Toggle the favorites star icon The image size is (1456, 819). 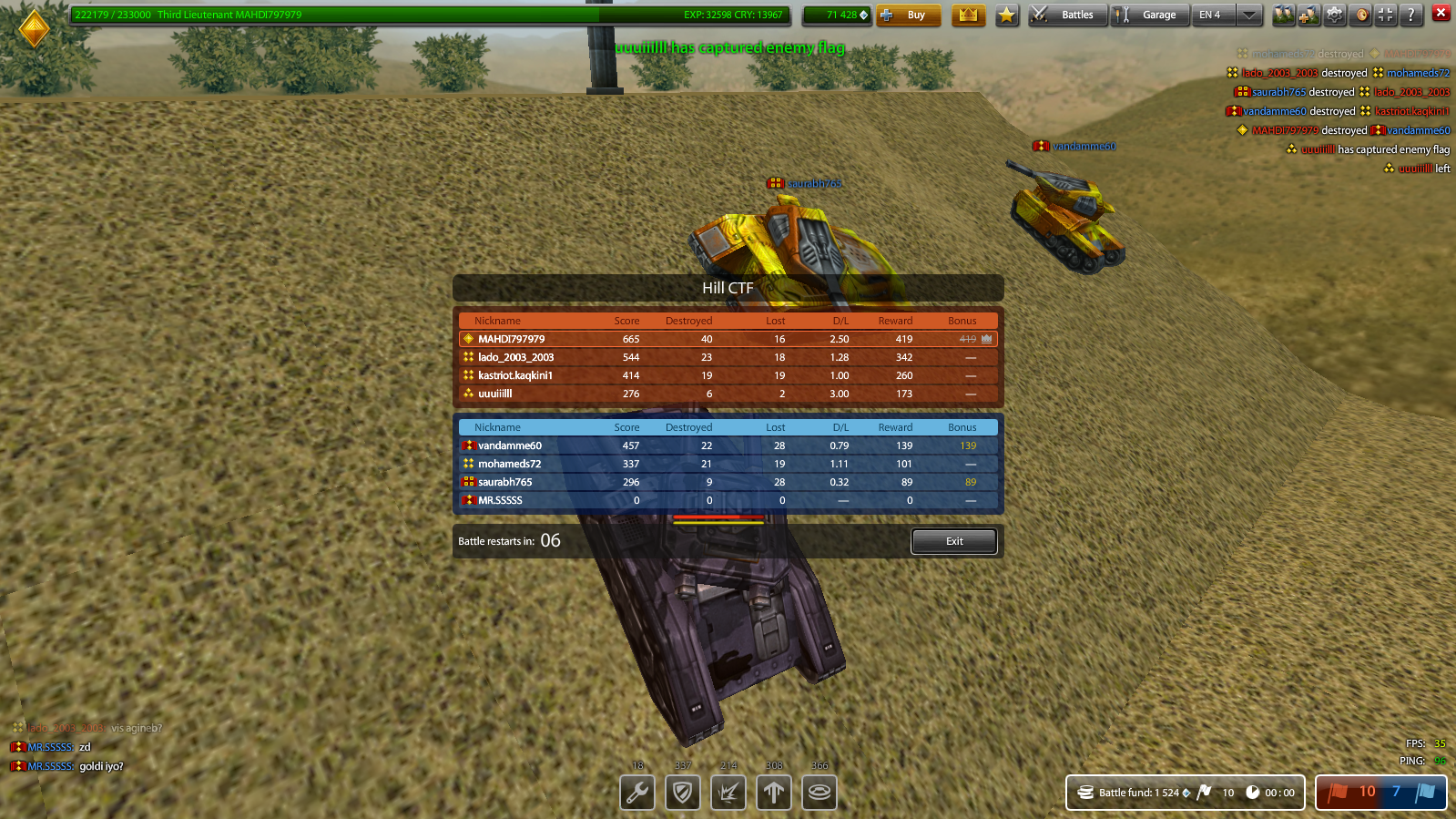click(1007, 15)
